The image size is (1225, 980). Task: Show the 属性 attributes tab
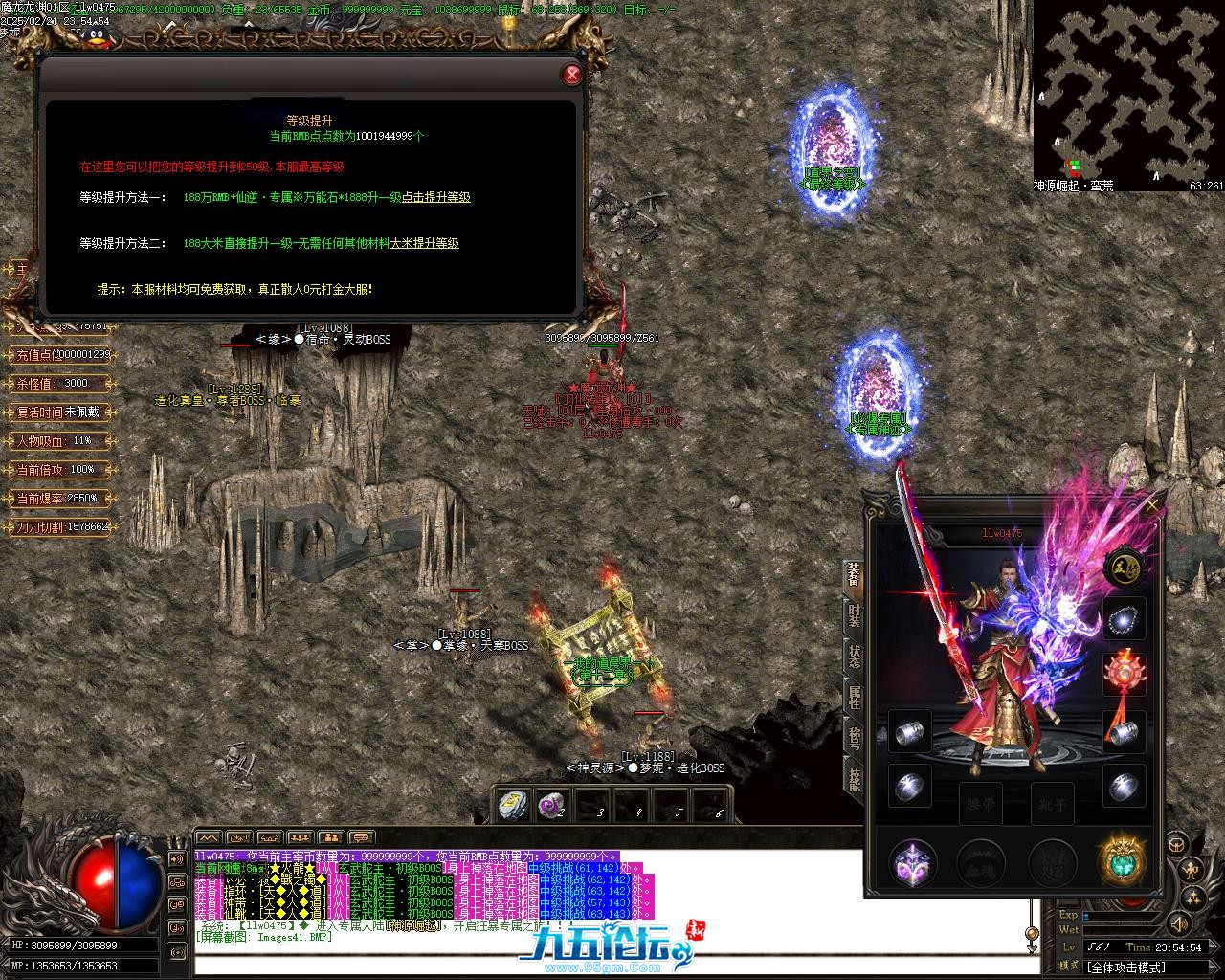coord(853,697)
